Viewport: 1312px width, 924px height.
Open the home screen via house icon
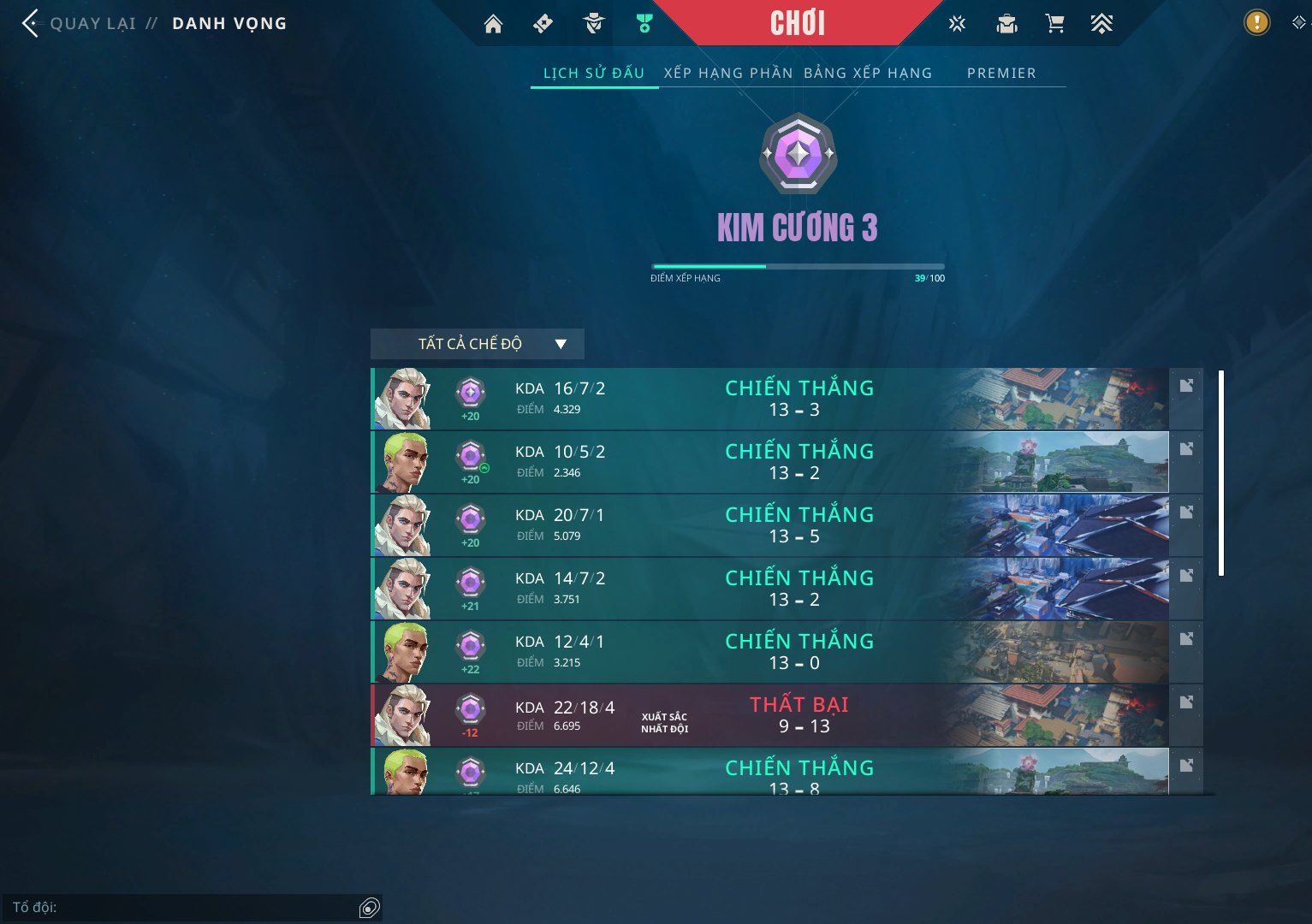coord(493,24)
